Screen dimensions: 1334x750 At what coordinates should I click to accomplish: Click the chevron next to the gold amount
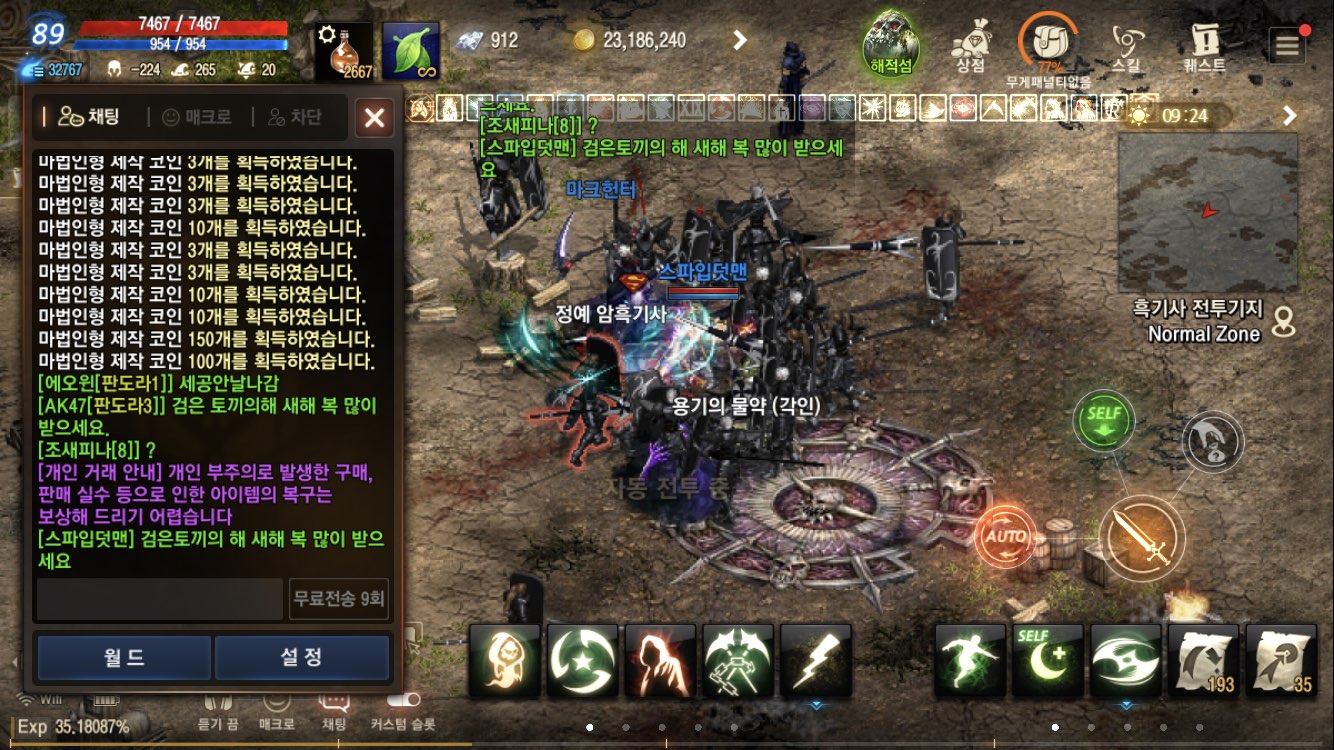coord(742,41)
